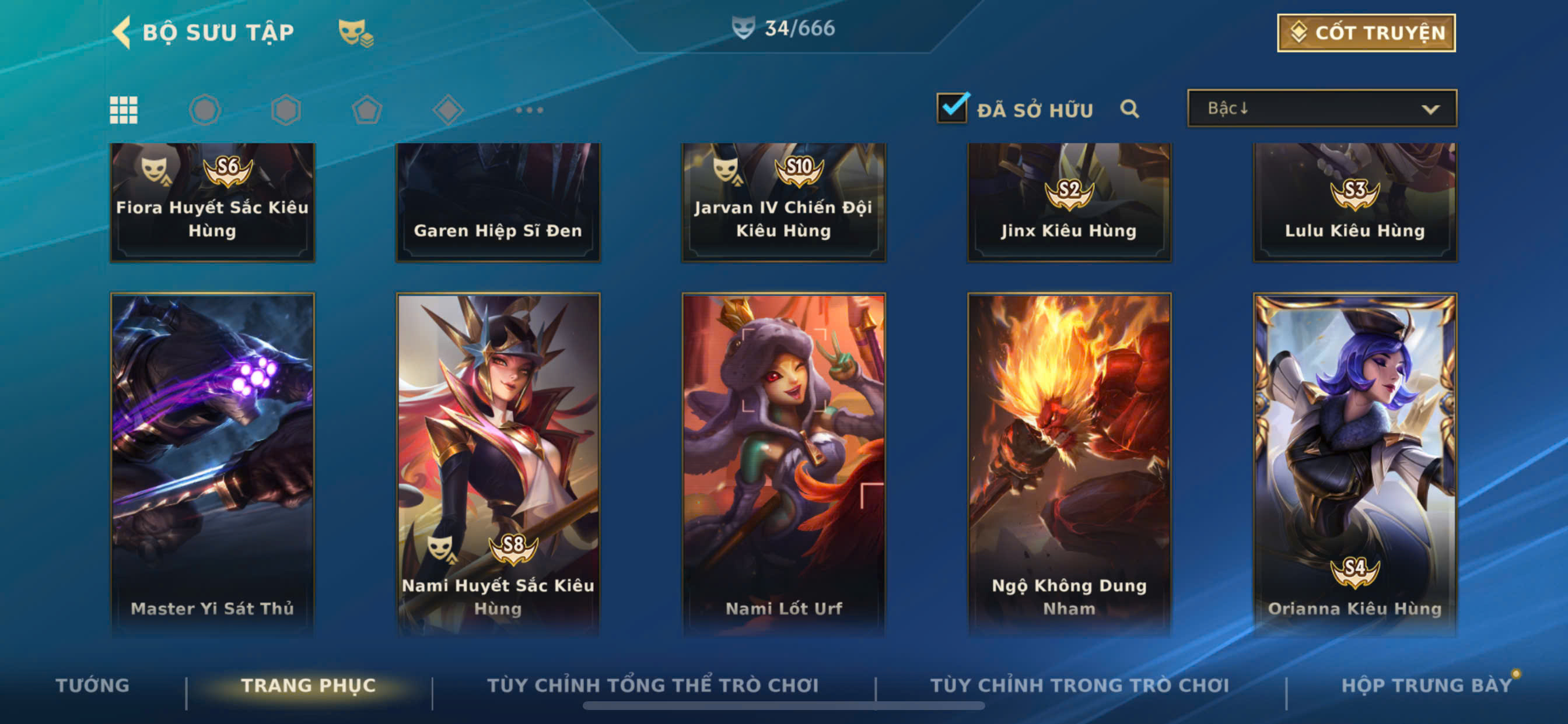Screen dimensions: 1568x724
Task: Select the pentagon rarity filter
Action: click(x=367, y=110)
